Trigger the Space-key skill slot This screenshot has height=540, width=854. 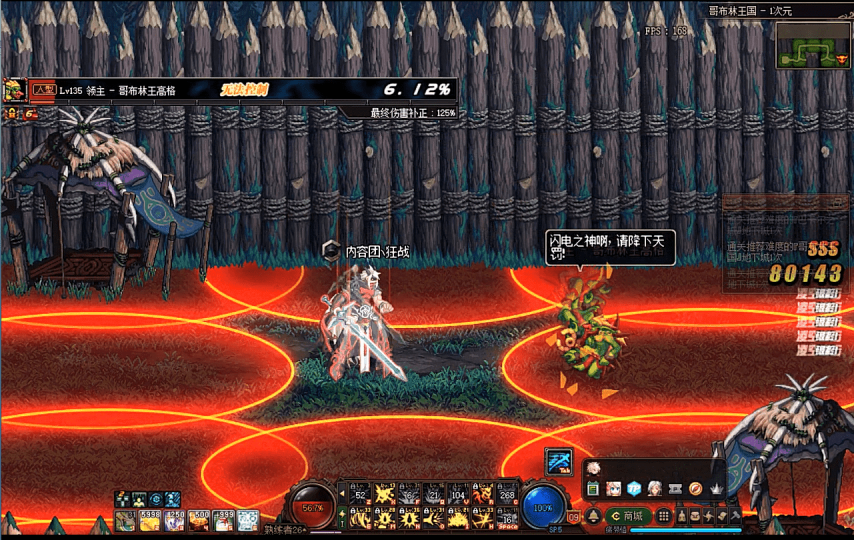pos(507,518)
